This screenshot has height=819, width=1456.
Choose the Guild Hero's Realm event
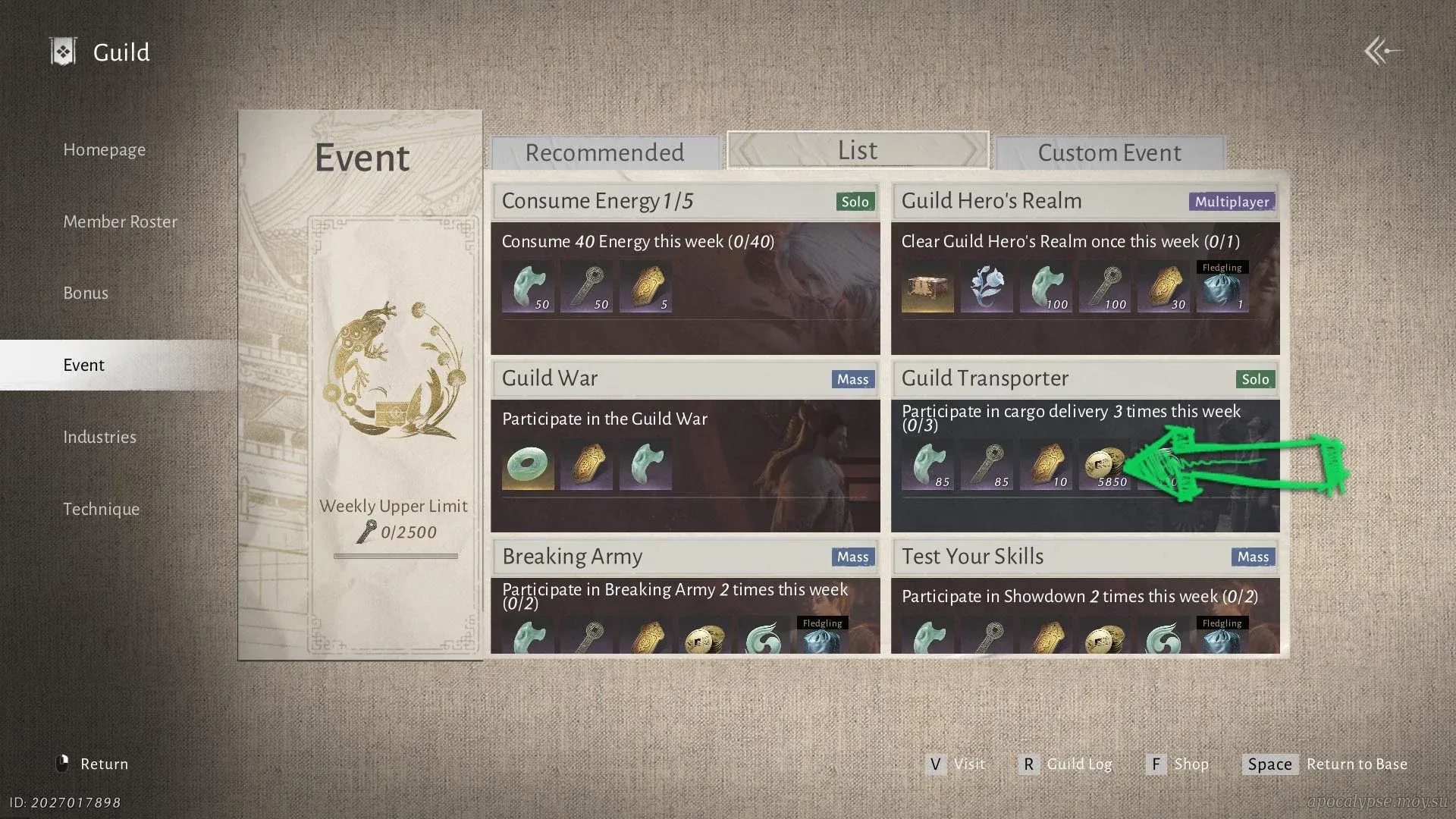coord(1085,269)
